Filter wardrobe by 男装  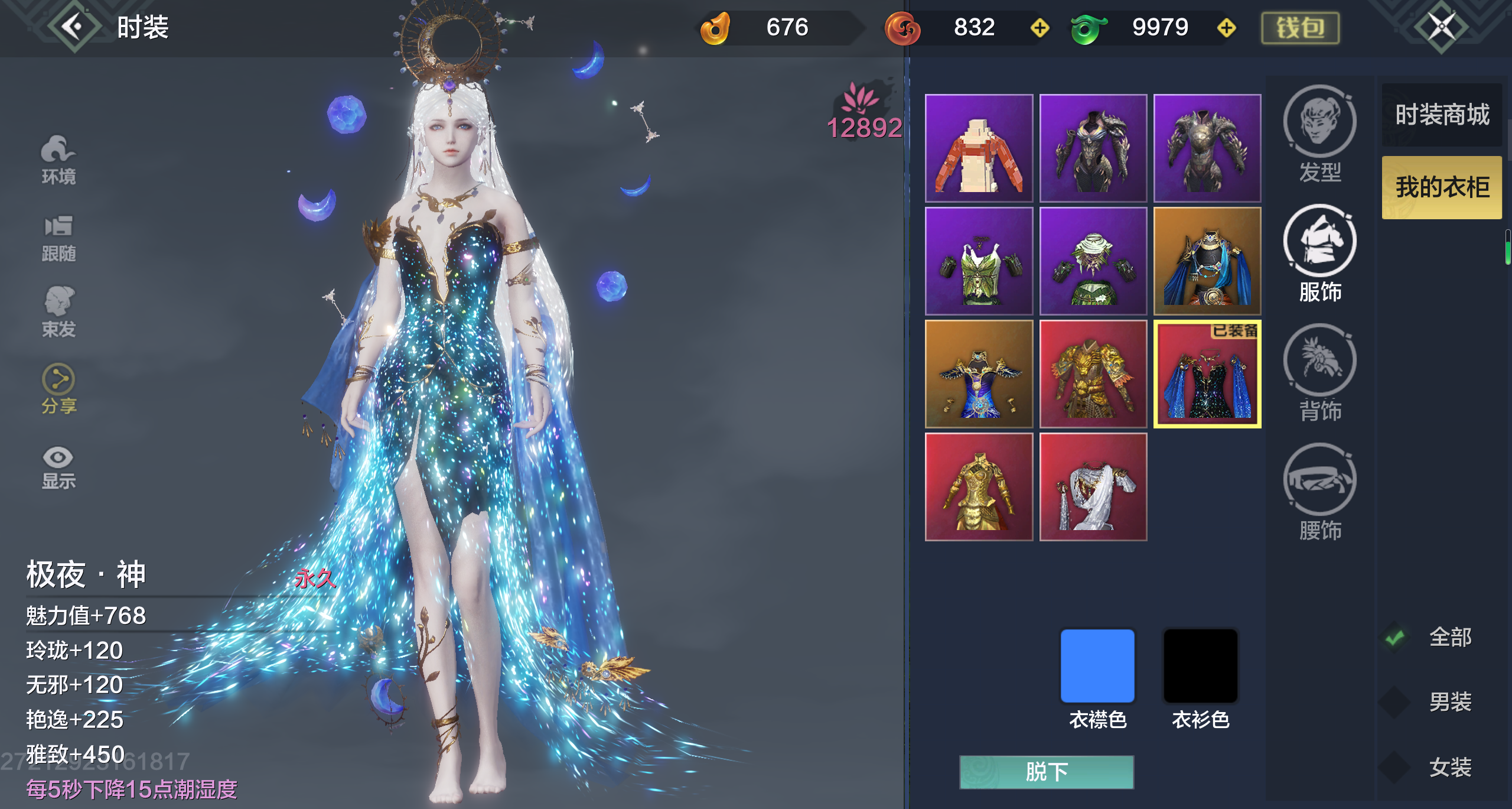click(x=1396, y=702)
